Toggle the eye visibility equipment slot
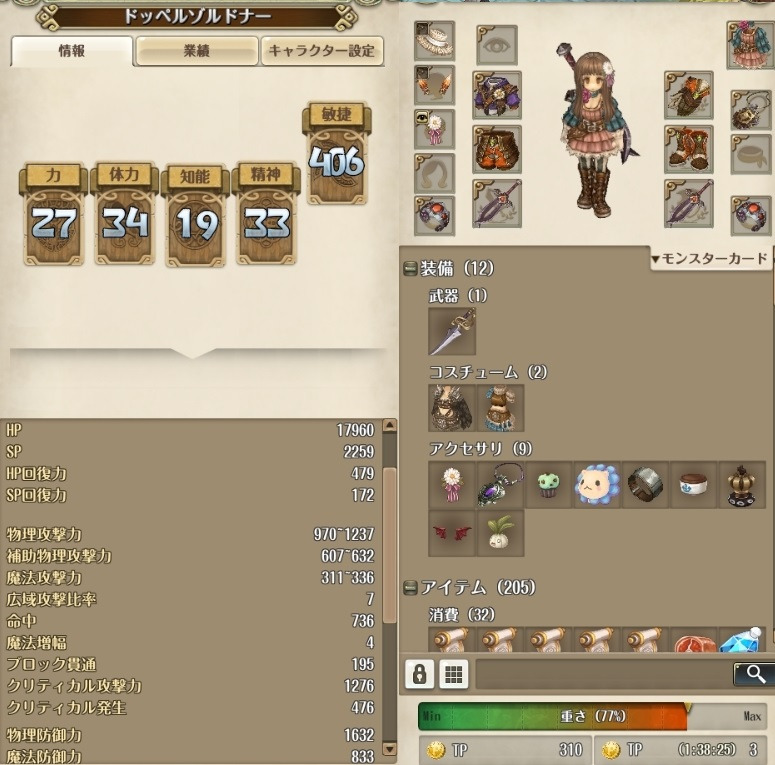Image resolution: width=775 pixels, height=765 pixels. pyautogui.click(x=496, y=45)
